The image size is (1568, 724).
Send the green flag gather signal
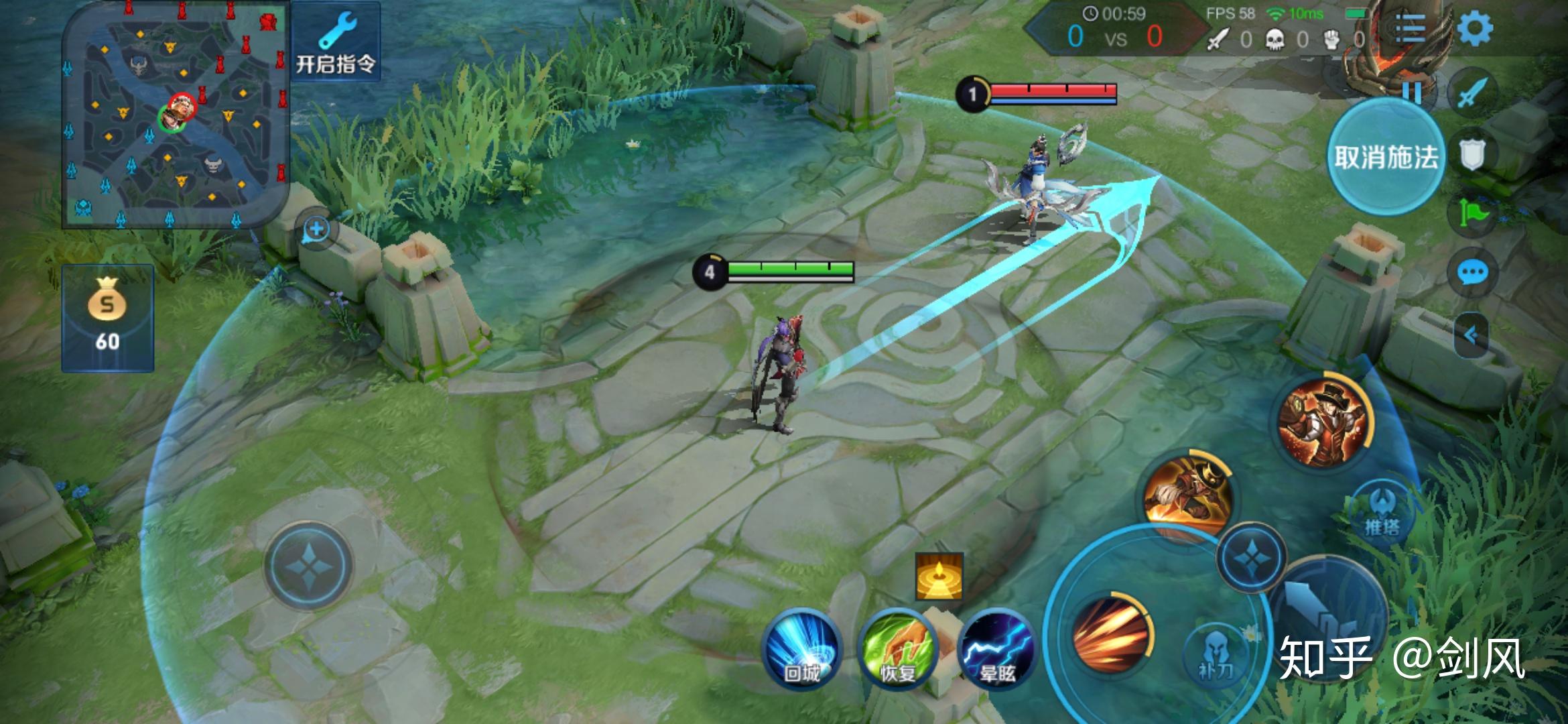tap(1473, 213)
